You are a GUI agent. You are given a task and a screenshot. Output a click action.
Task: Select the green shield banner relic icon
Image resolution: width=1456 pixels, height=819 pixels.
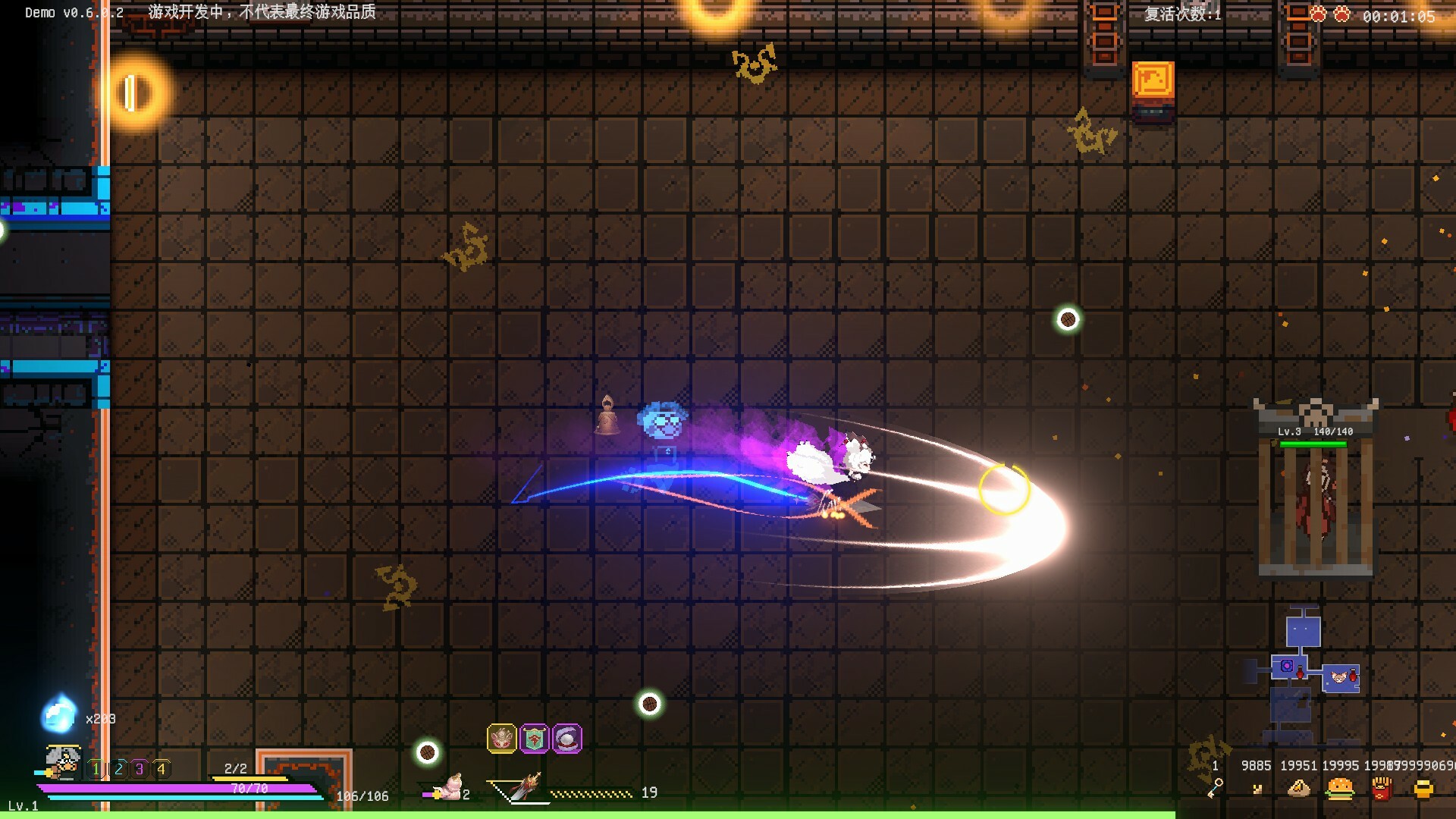(x=534, y=739)
